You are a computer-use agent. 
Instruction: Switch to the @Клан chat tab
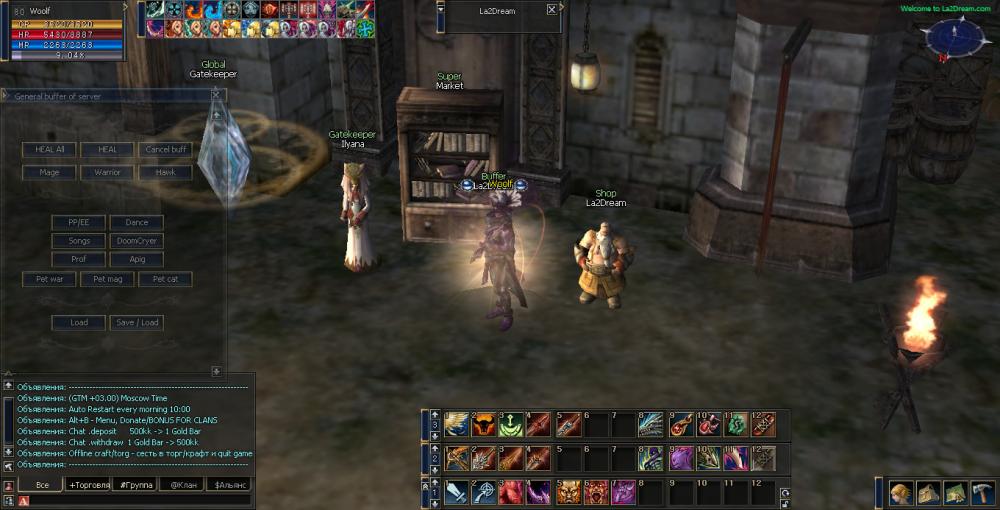click(x=183, y=485)
